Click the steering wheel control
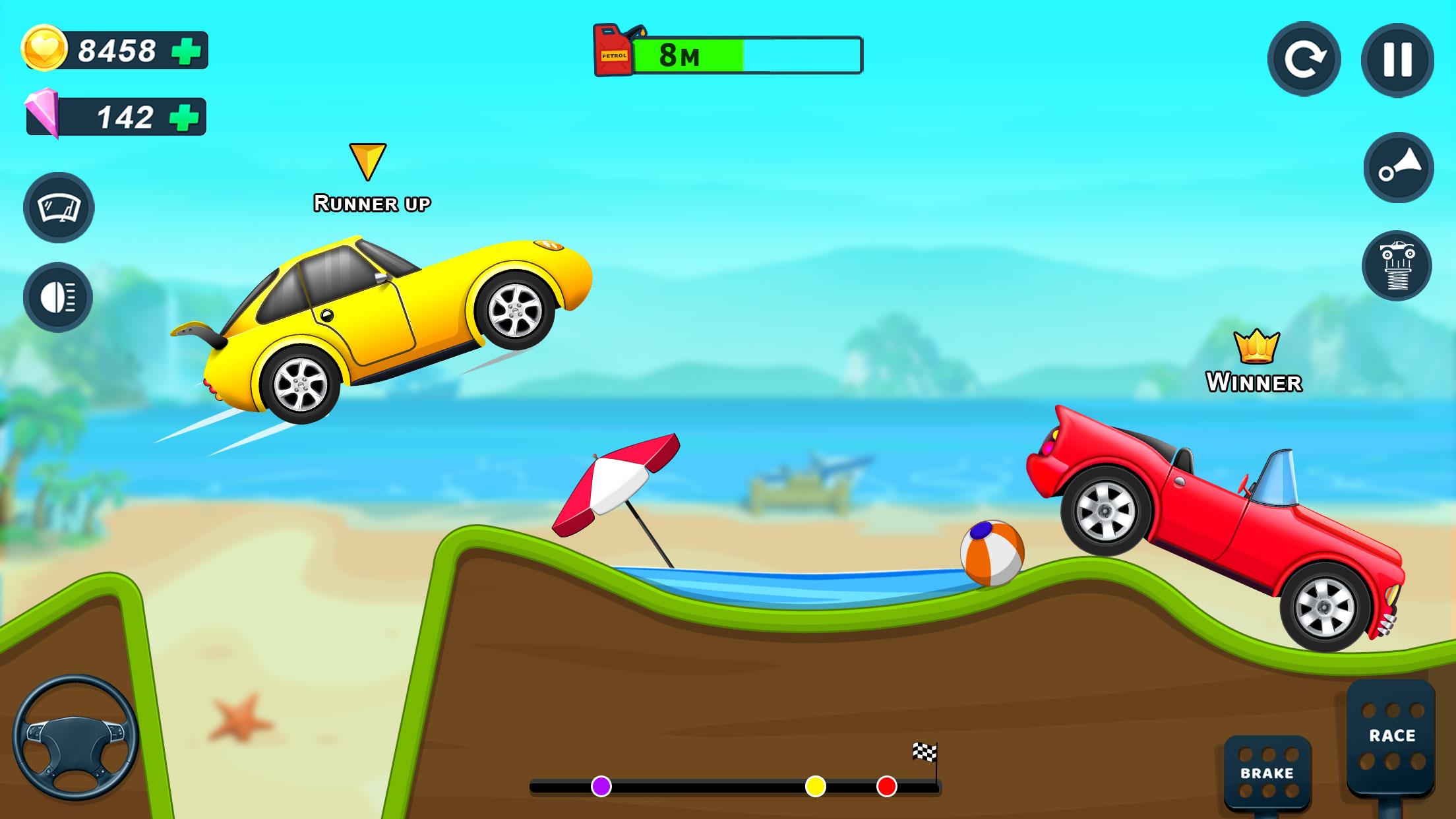This screenshot has height=819, width=1456. click(75, 737)
